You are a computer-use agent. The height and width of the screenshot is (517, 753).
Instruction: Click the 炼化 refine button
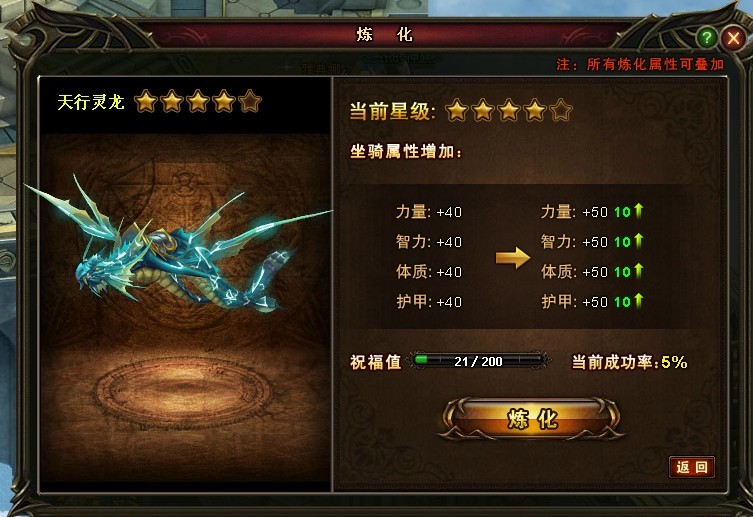tap(531, 418)
